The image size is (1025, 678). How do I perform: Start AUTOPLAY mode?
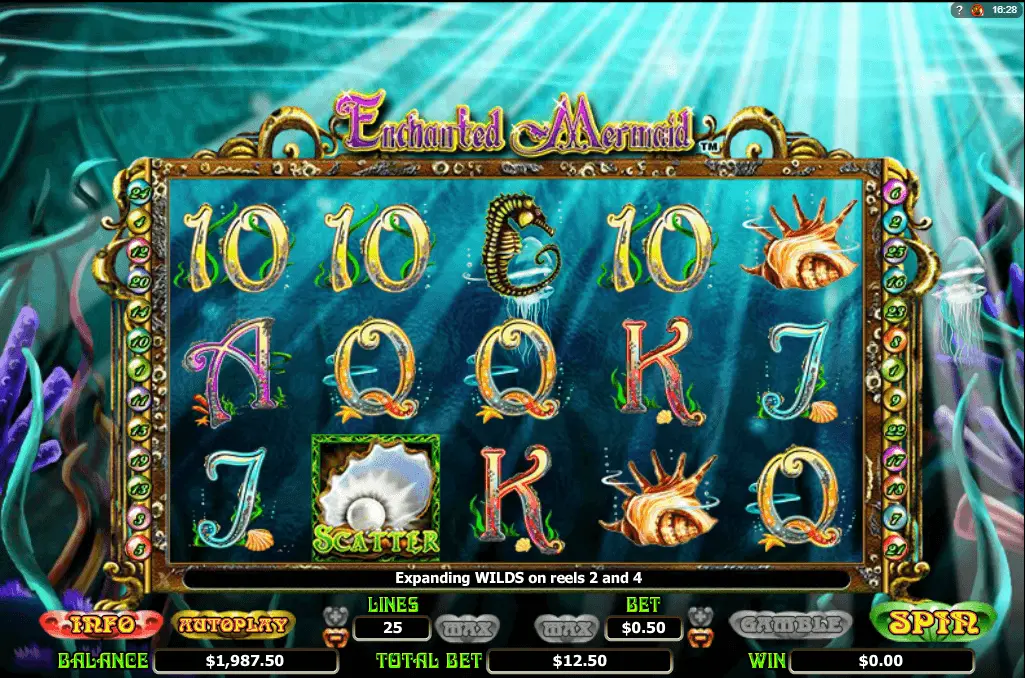tap(234, 625)
